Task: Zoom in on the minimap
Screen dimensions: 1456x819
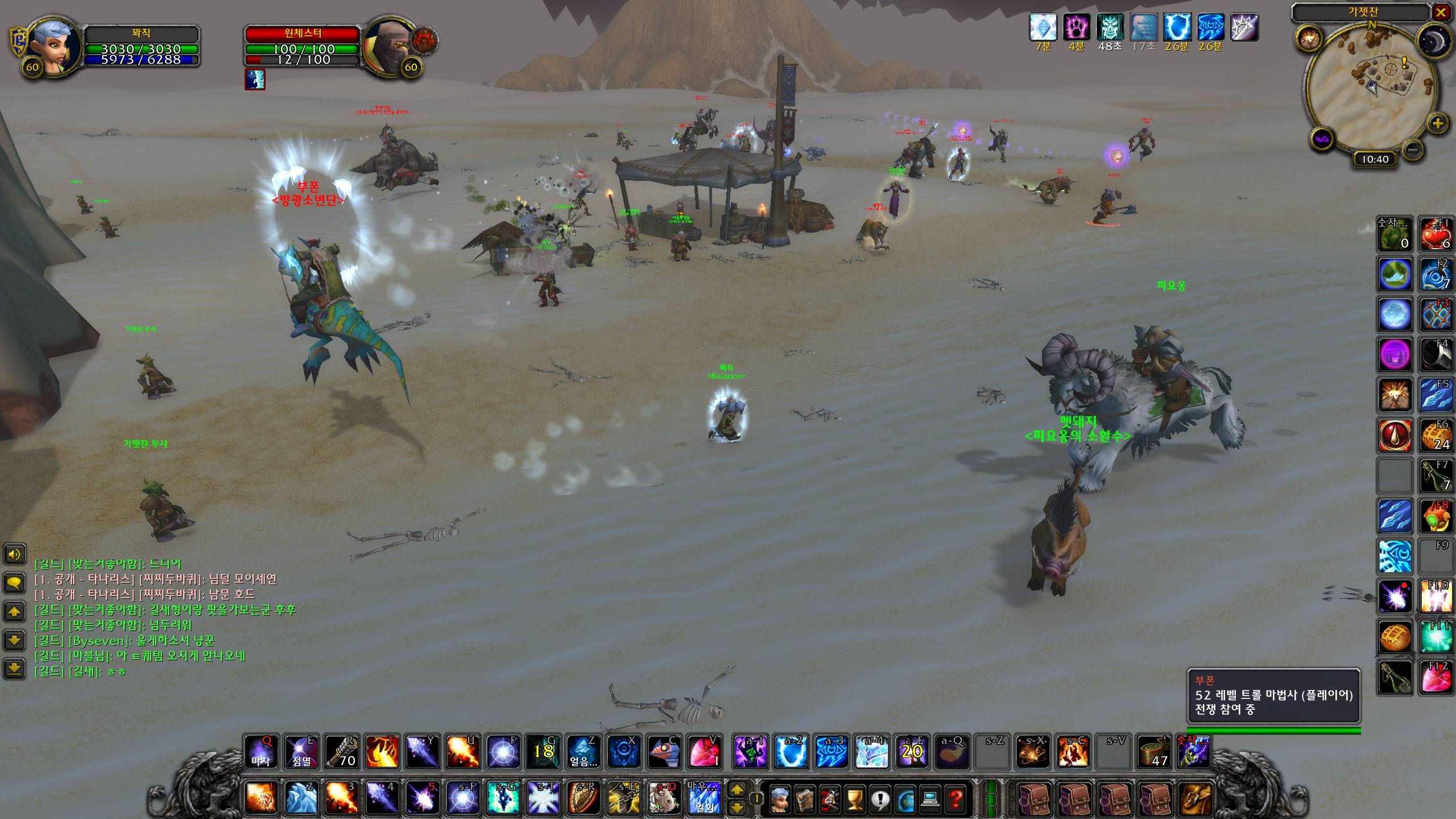Action: [x=1437, y=123]
